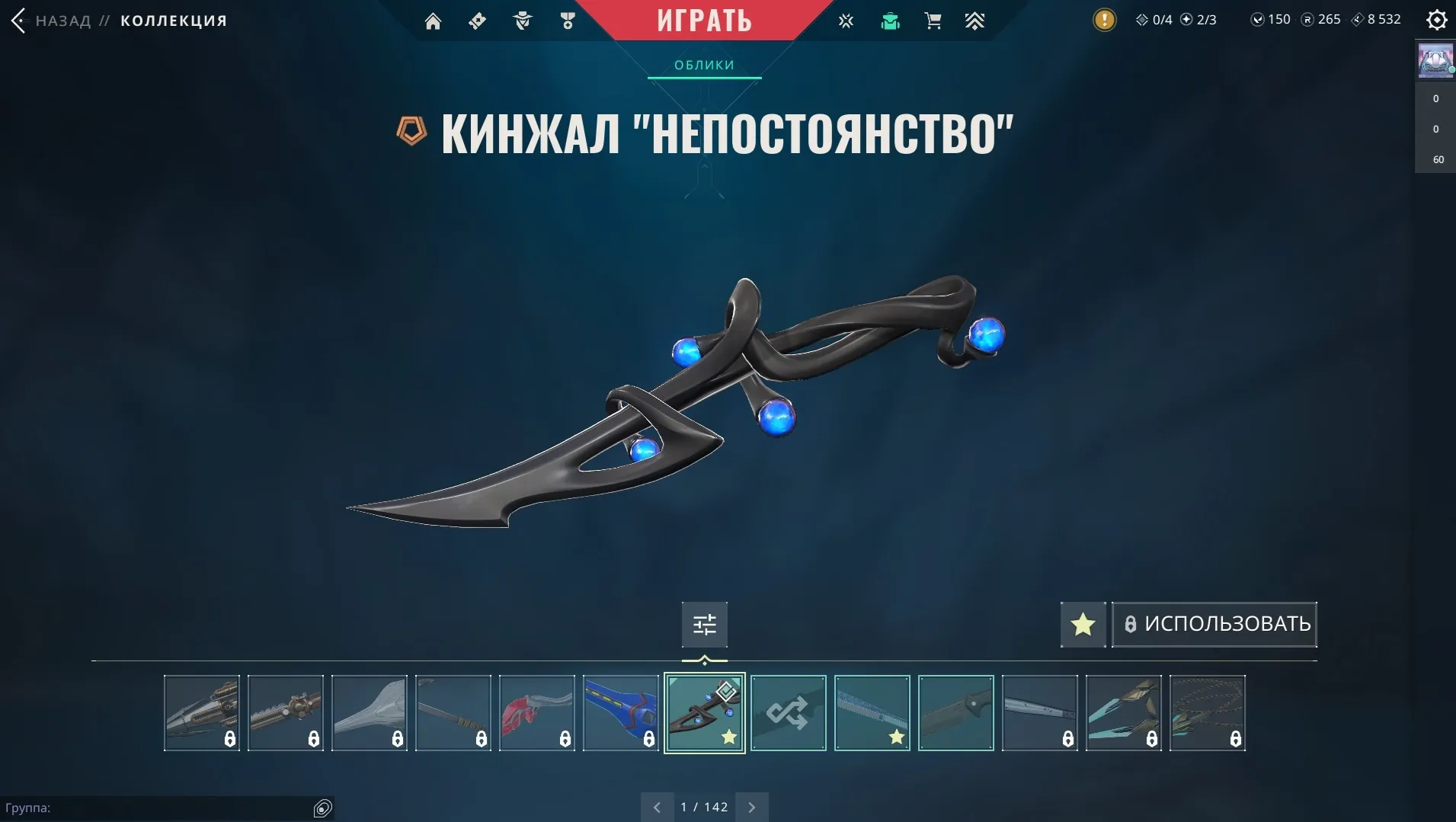Image resolution: width=1456 pixels, height=822 pixels.
Task: Toggle the skin variant controls panel
Action: point(704,624)
